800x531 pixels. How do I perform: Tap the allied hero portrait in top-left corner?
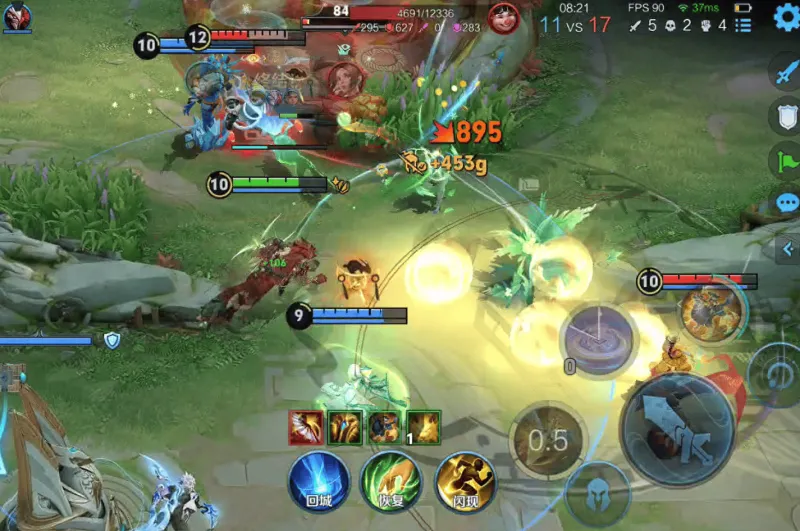tap(17, 16)
